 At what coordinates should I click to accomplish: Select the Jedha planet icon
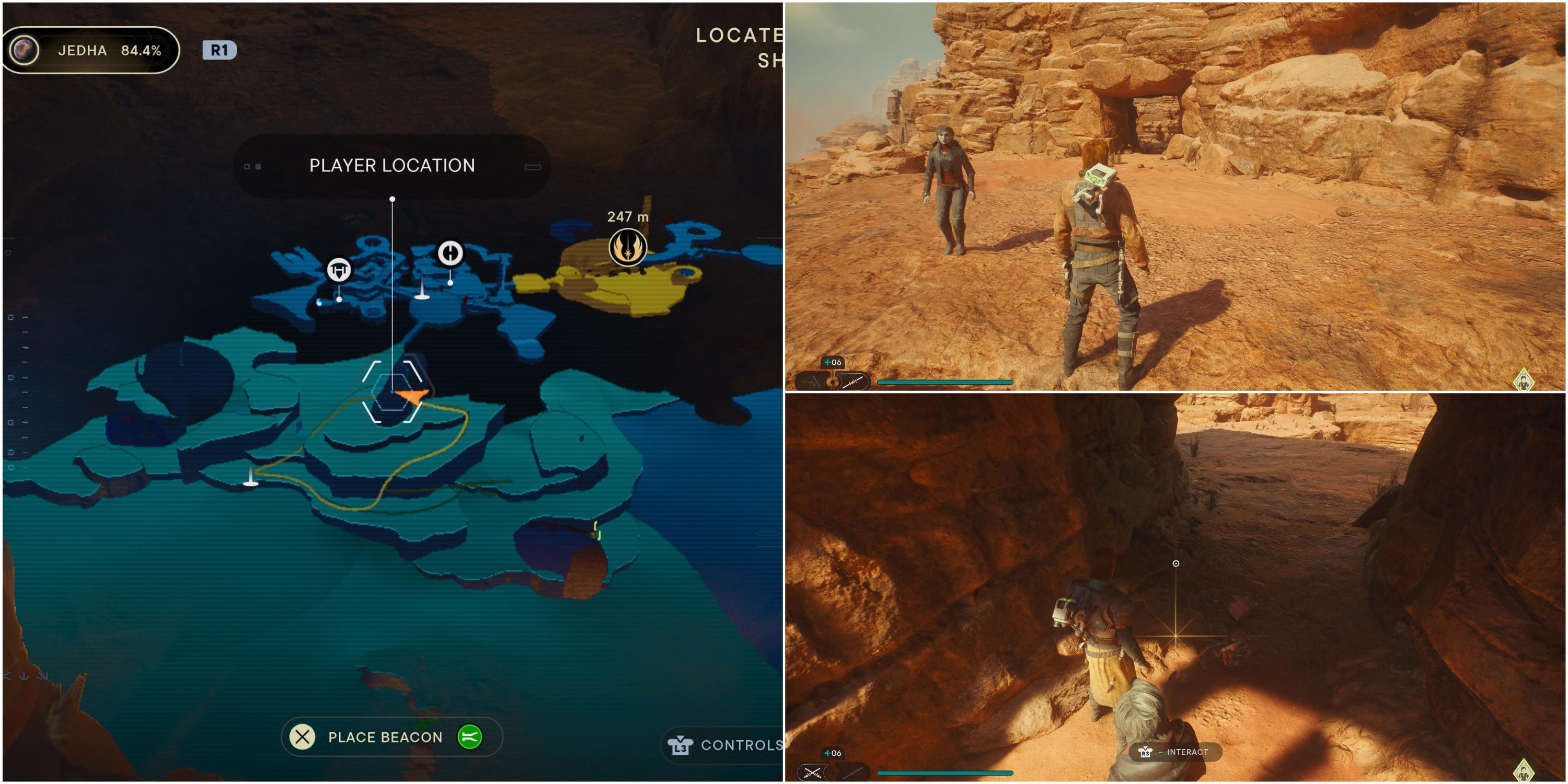coord(25,50)
